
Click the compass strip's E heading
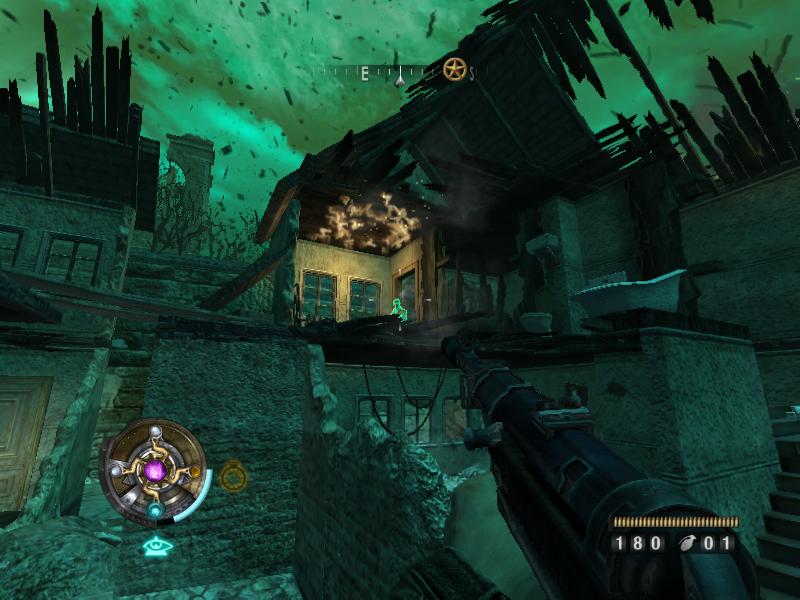click(x=365, y=73)
